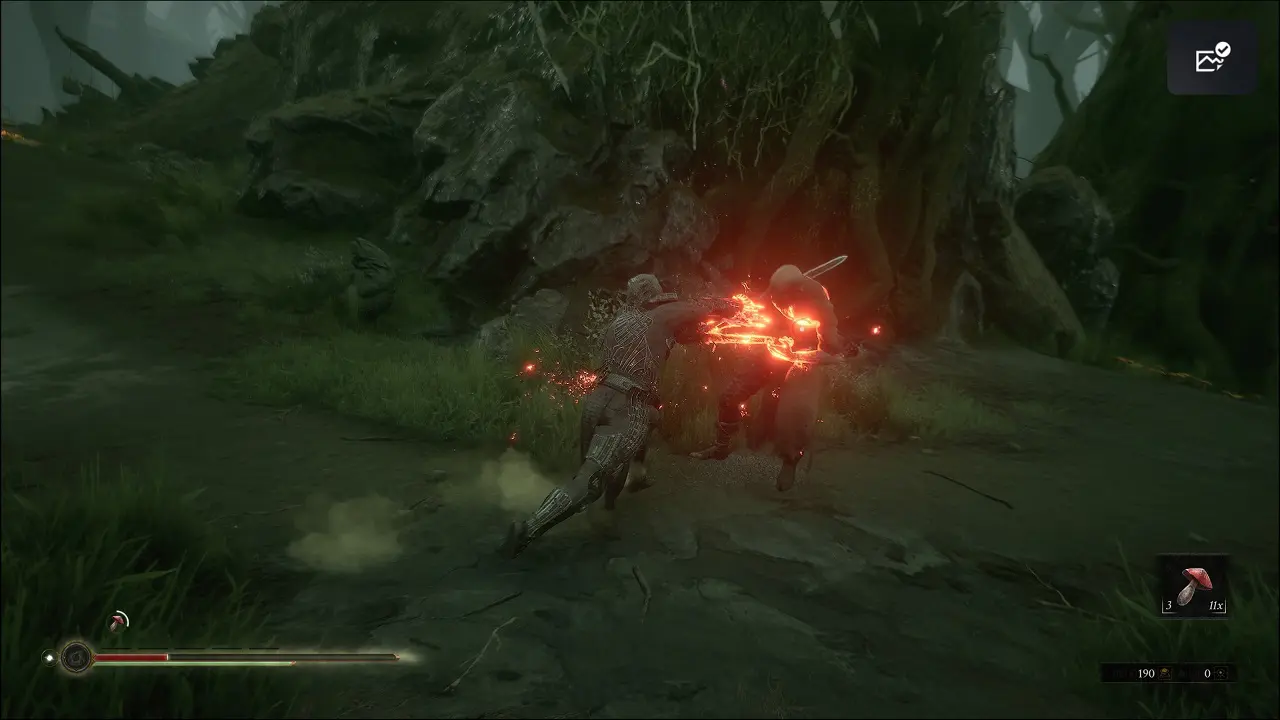Click the round emblem beside the health bar
Screen dimensions: 1280x720
pos(76,657)
